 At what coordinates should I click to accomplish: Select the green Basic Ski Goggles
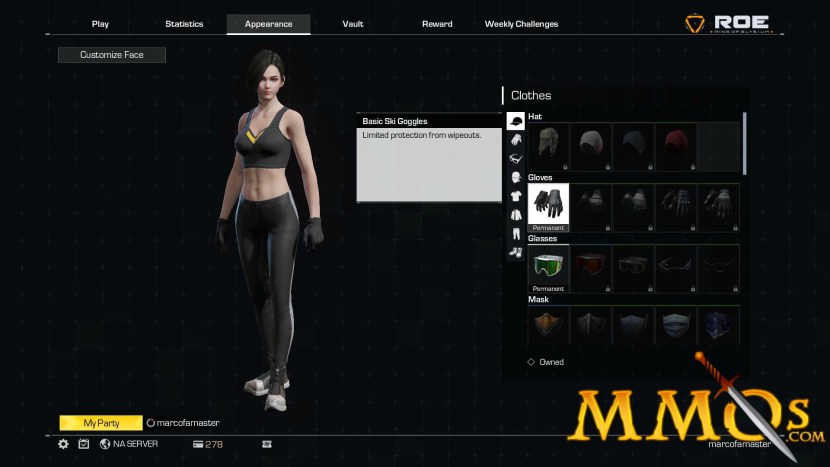549,268
